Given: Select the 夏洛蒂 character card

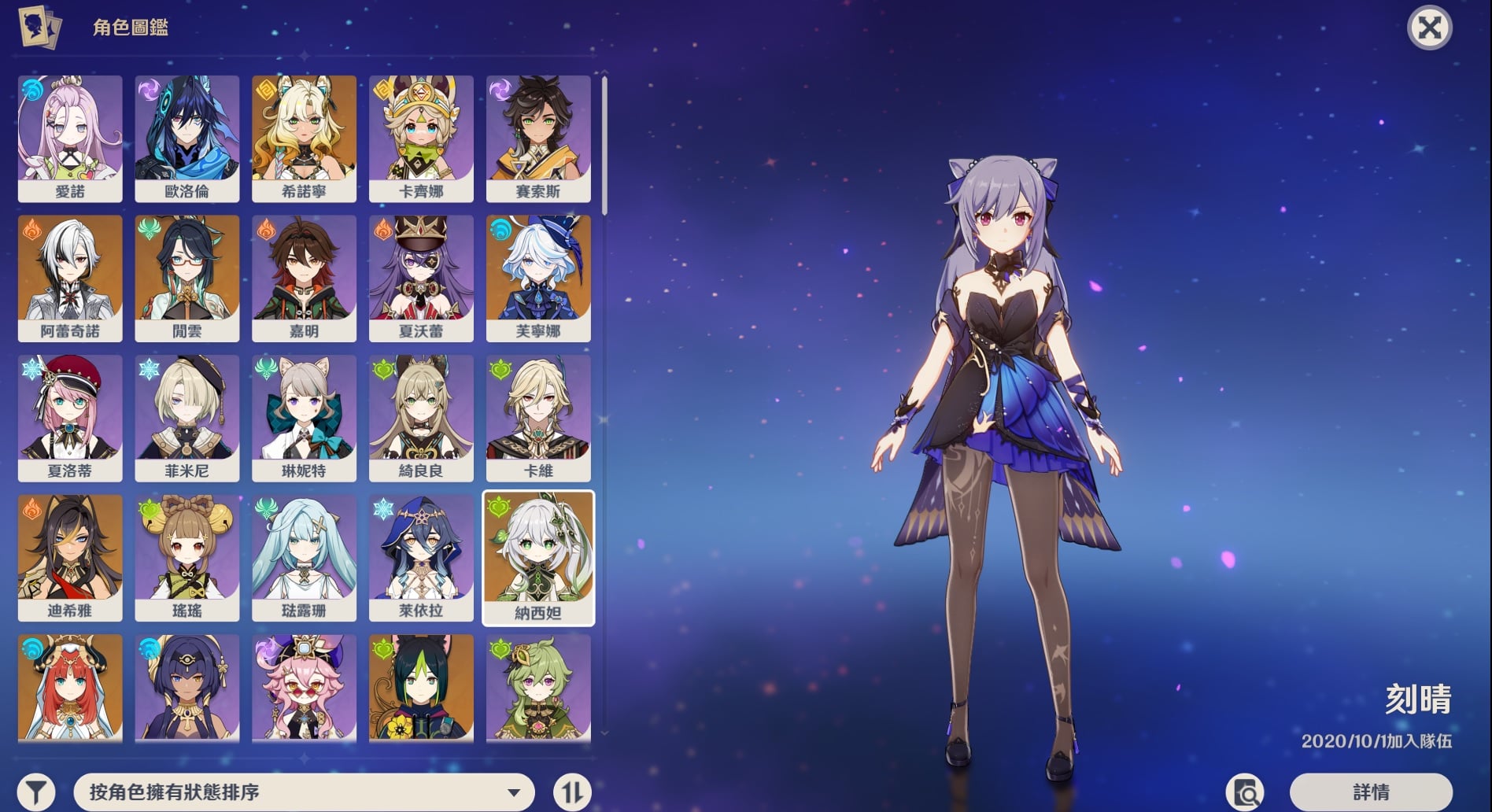Looking at the screenshot, I should point(70,417).
